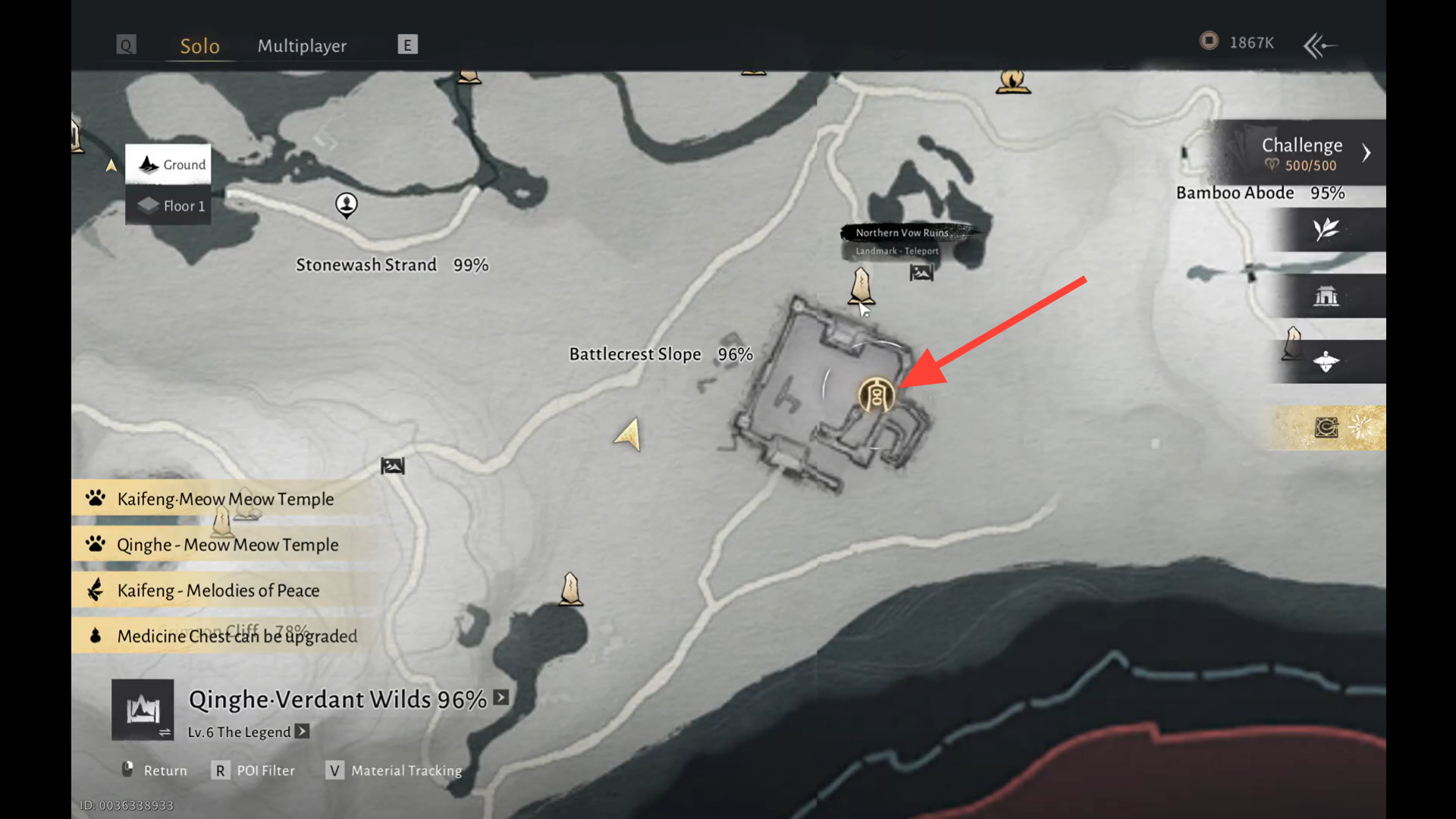Open the Medicine Chest upgrade notice
This screenshot has height=819, width=1456.
coord(236,635)
